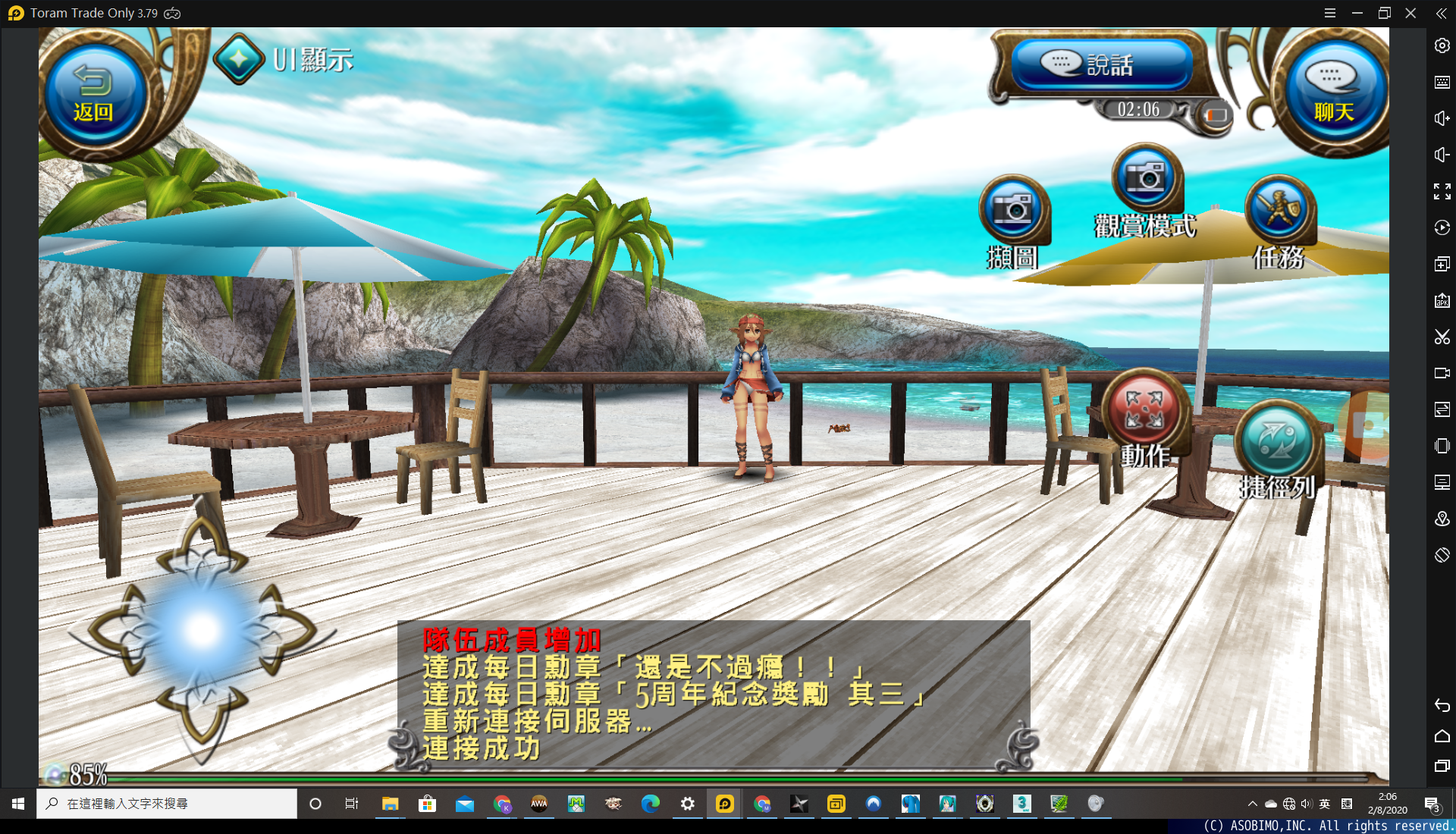Click the emulator settings gear icon

(x=1442, y=45)
